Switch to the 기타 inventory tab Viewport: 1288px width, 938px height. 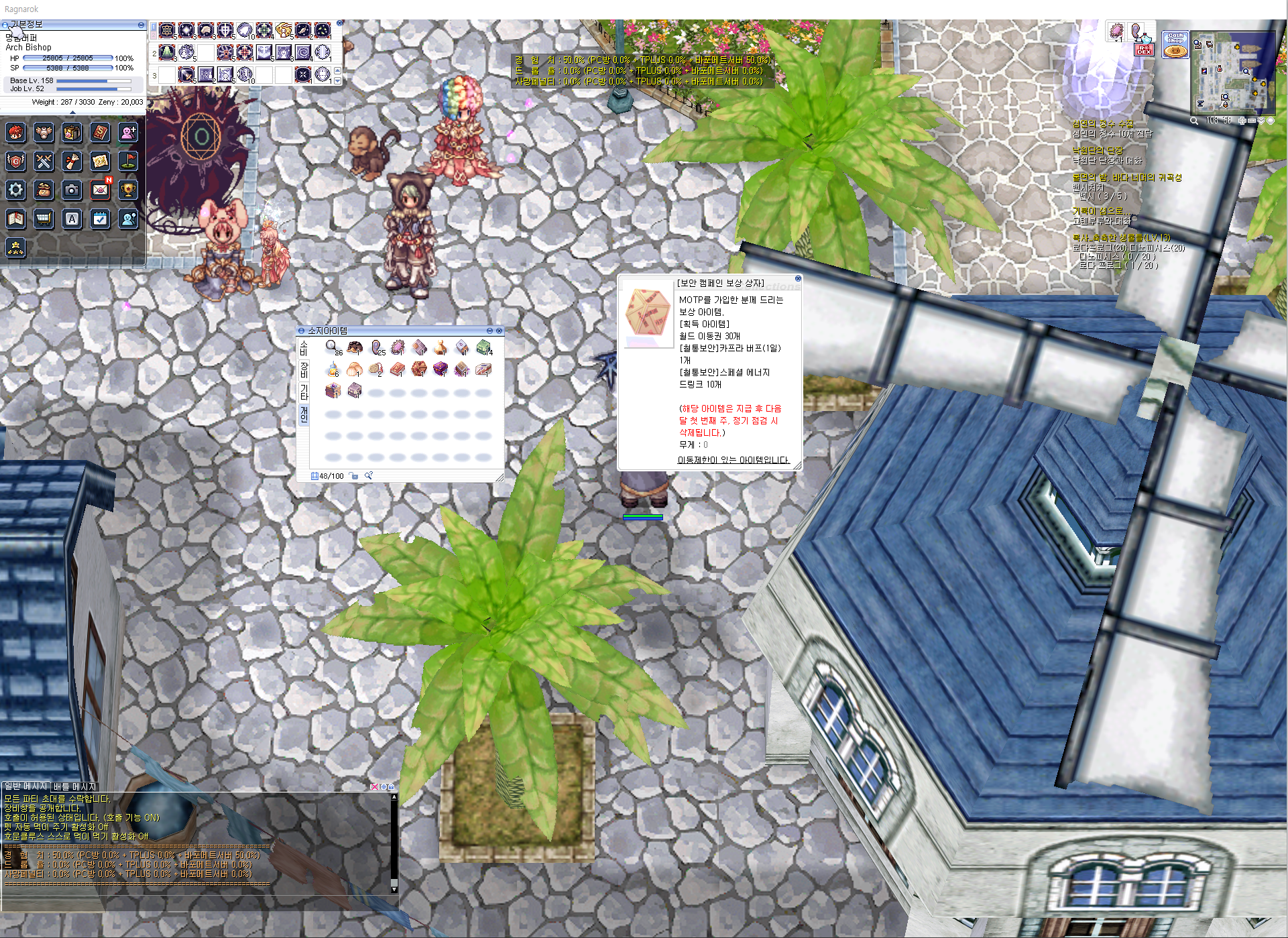click(x=304, y=392)
